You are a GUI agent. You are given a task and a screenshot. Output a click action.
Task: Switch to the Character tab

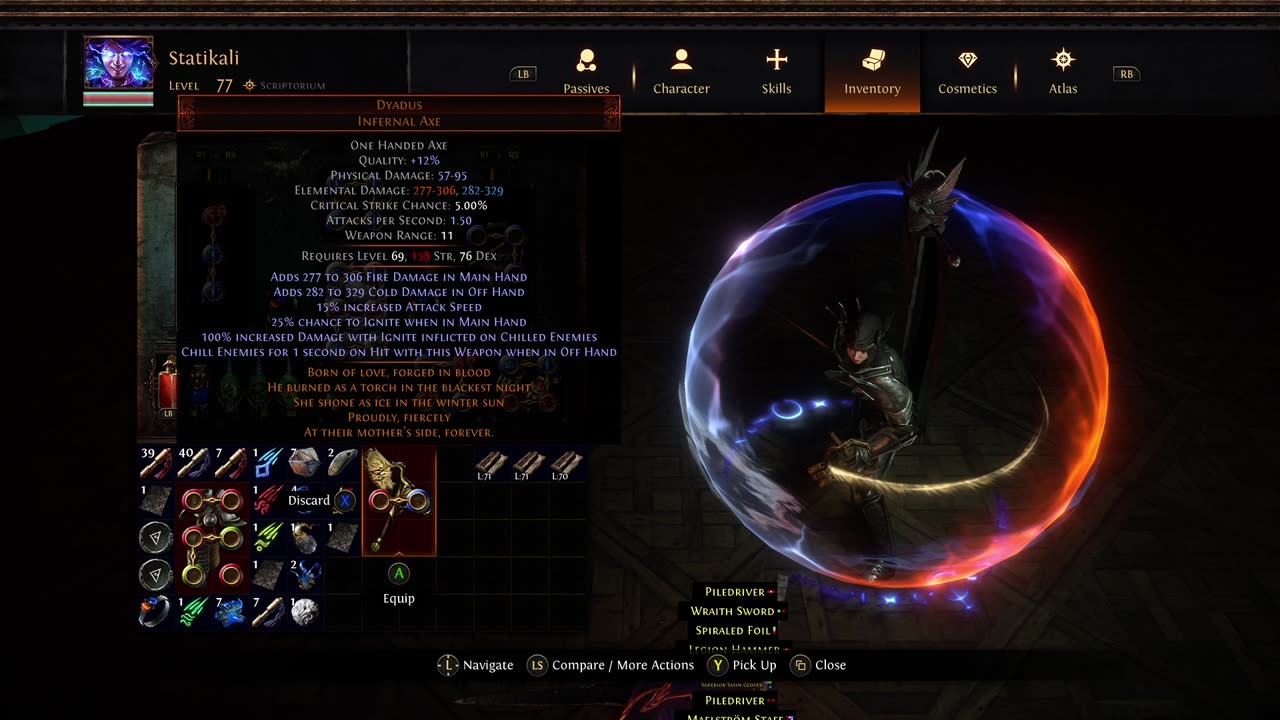[x=681, y=72]
